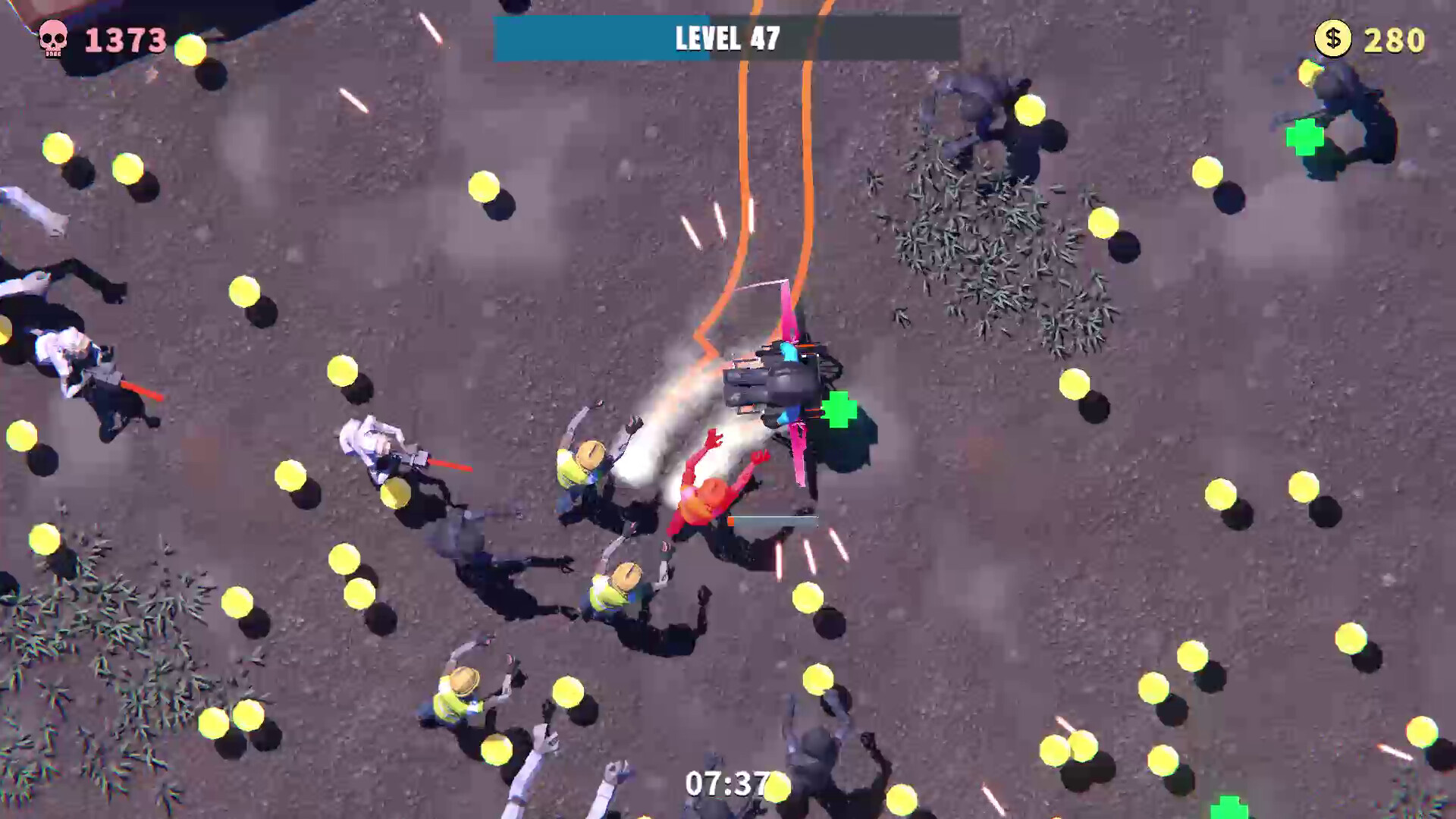The width and height of the screenshot is (1456, 819).
Task: Click the blue experience bar fill
Action: point(599,36)
